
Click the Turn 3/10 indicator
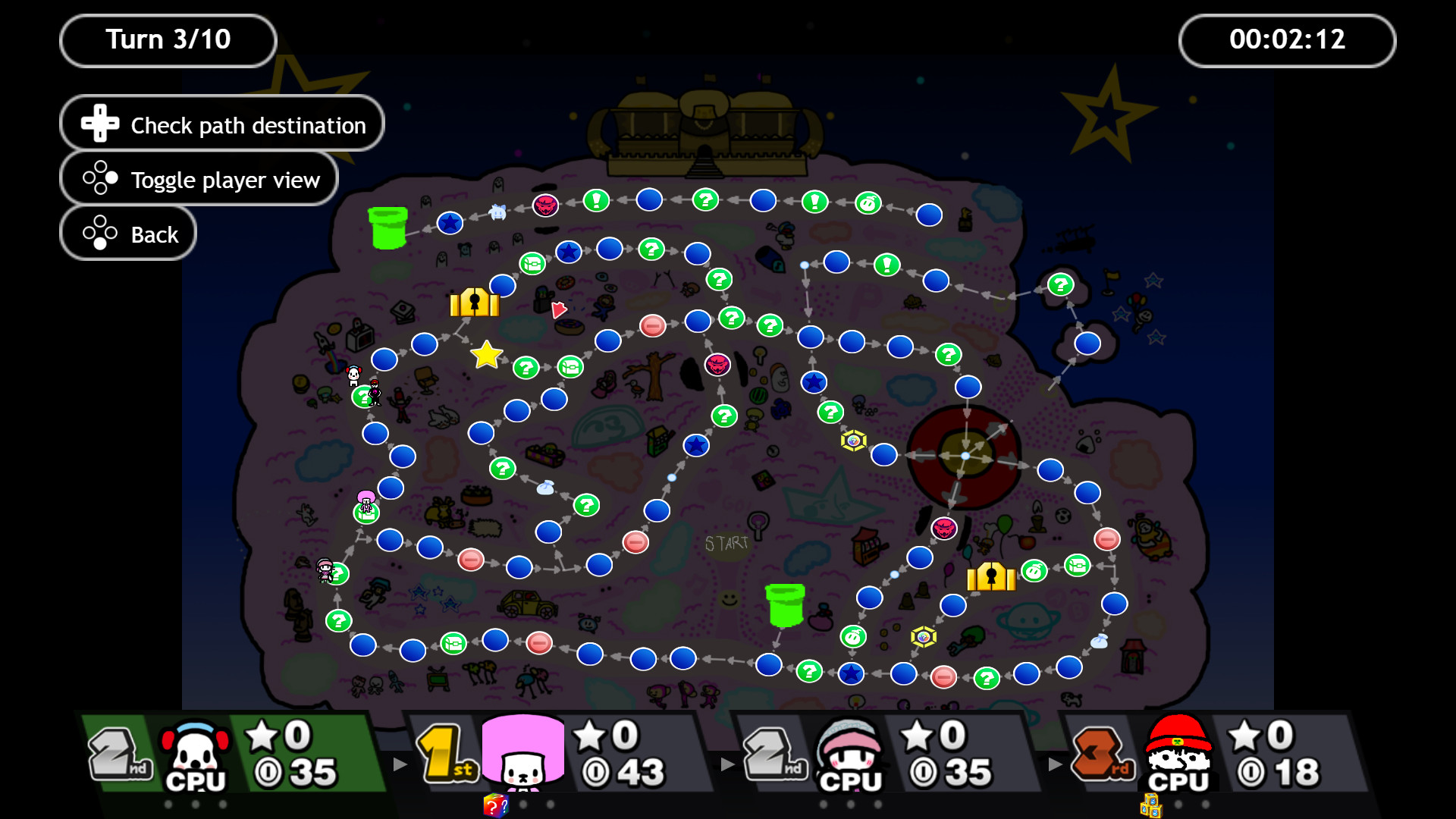168,39
